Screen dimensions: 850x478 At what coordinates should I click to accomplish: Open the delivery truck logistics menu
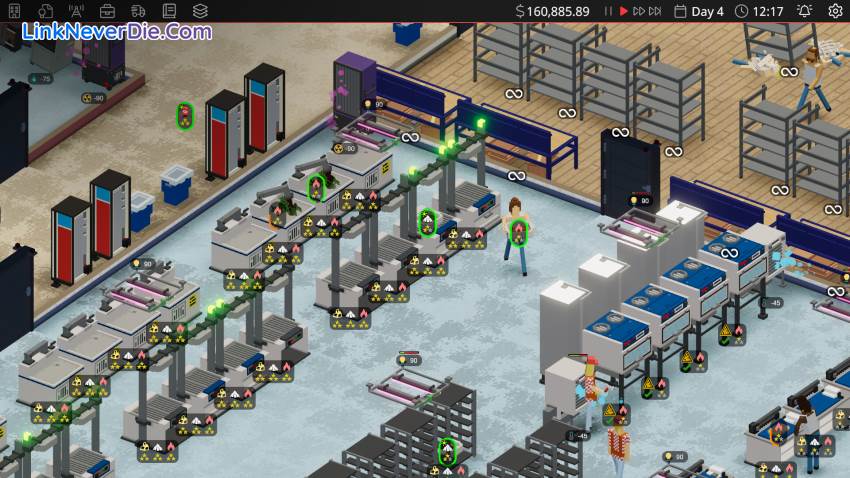(139, 11)
